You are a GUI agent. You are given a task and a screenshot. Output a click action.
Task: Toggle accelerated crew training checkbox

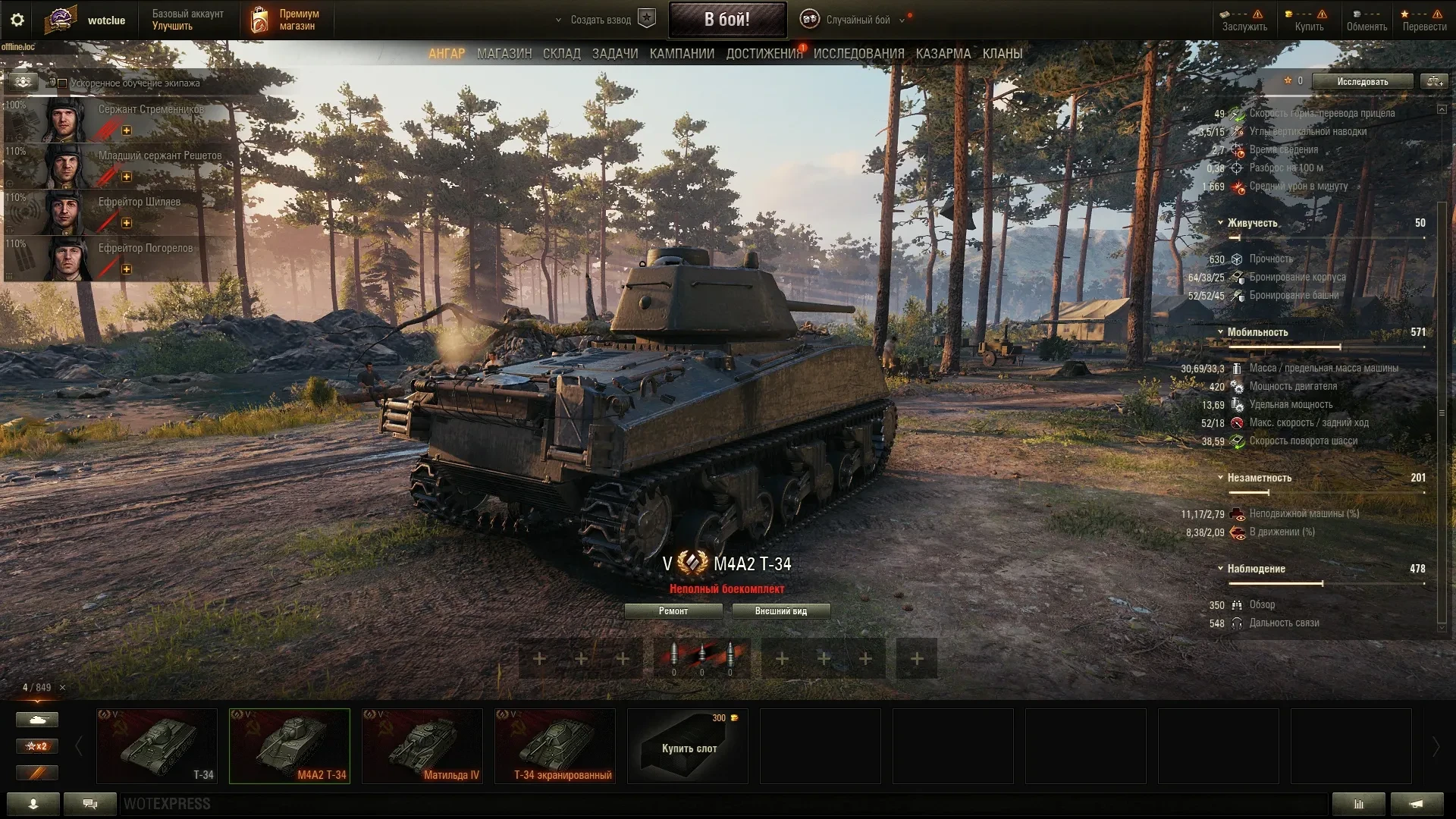click(62, 83)
